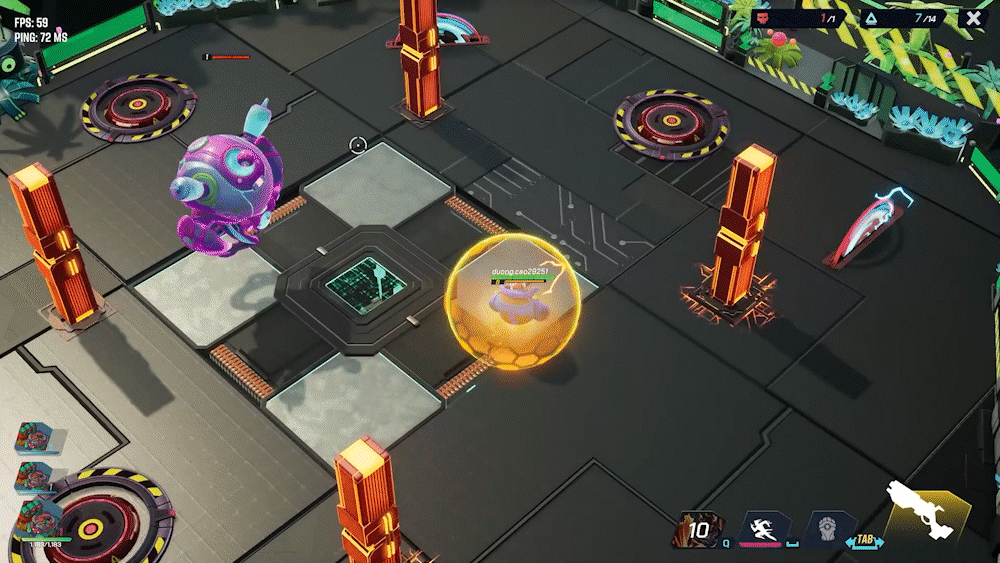This screenshot has height=563, width=1000.
Task: Trigger the fiery ability showing 10
Action: [697, 530]
